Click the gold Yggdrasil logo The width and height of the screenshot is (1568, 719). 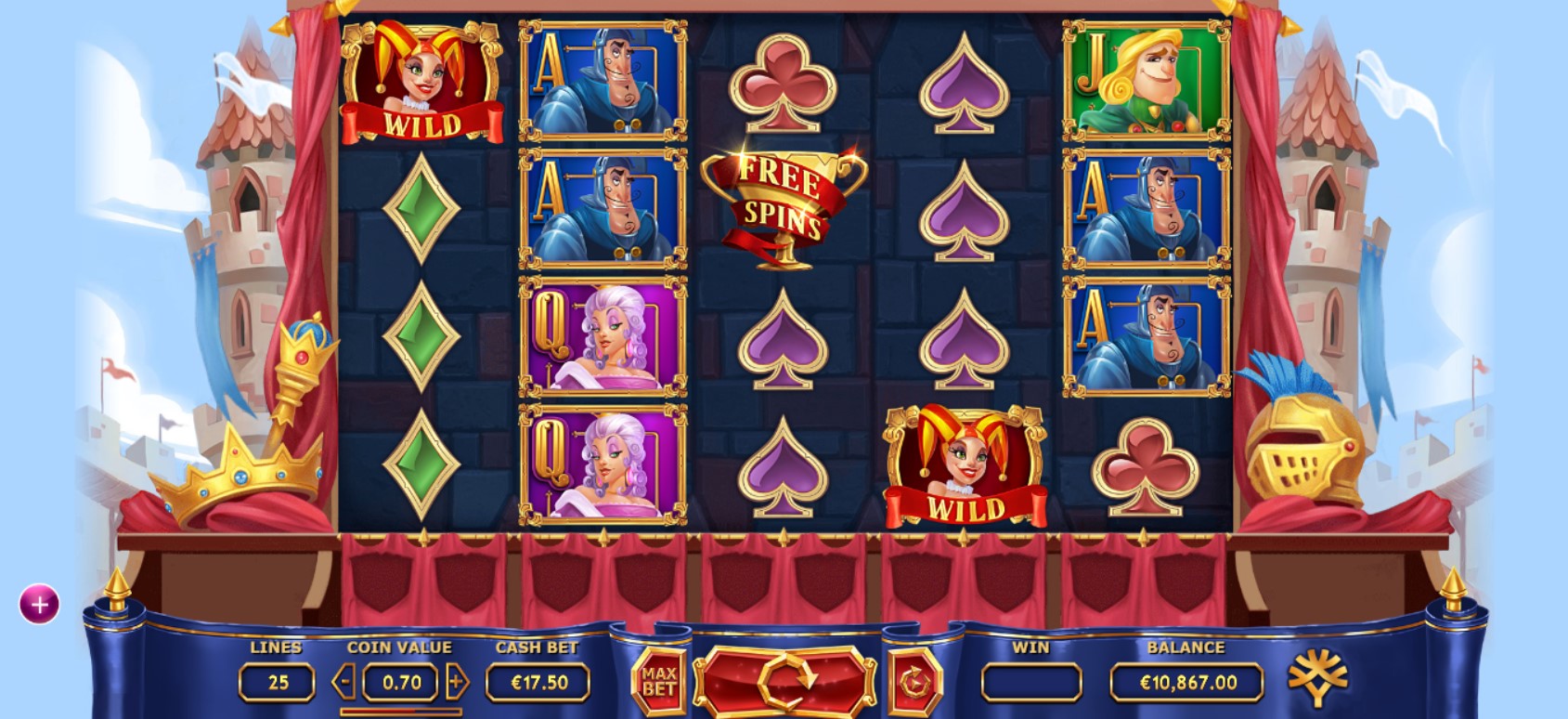(1317, 679)
